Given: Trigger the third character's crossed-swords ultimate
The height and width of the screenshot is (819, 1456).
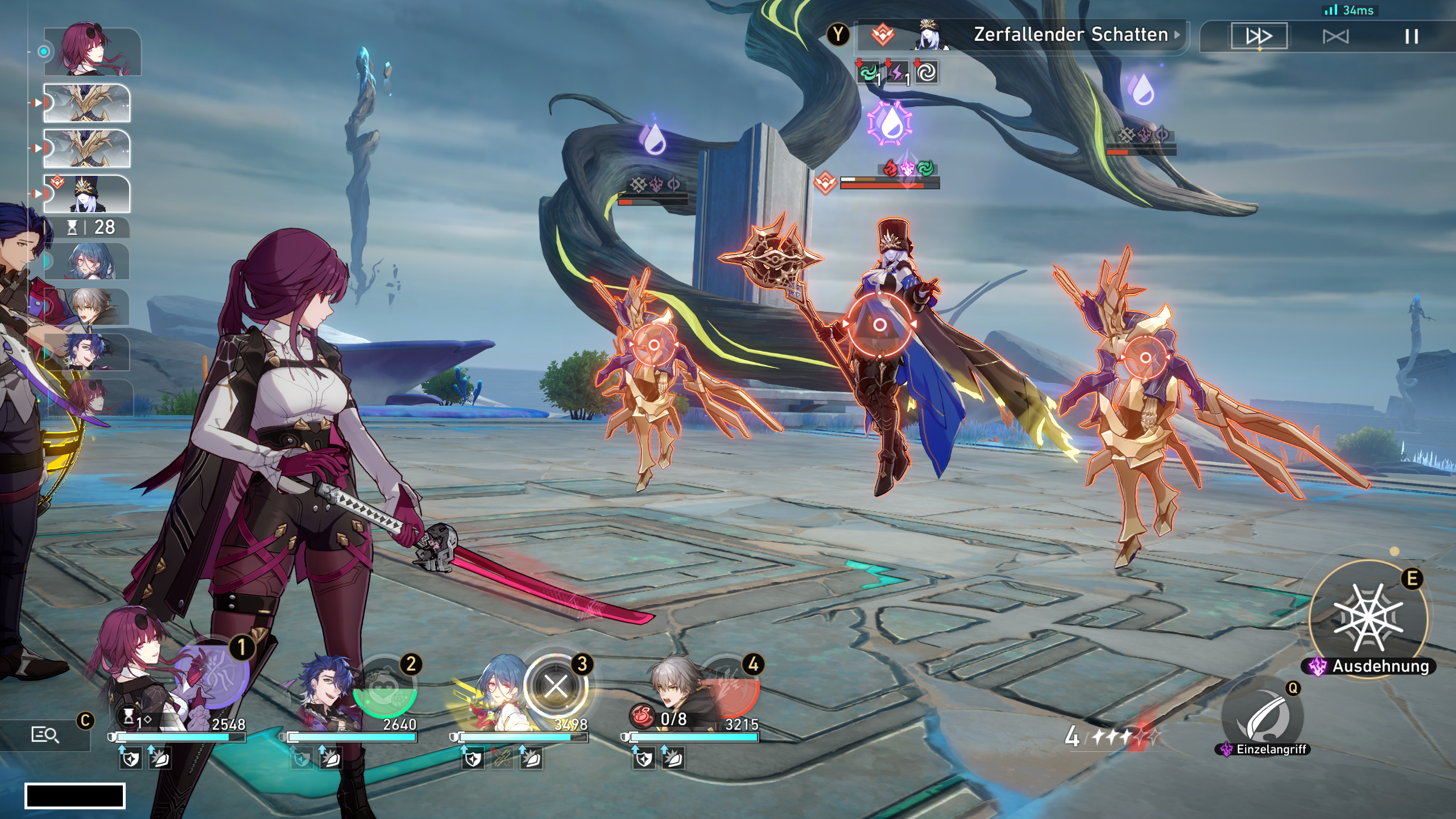Looking at the screenshot, I should (x=555, y=686).
